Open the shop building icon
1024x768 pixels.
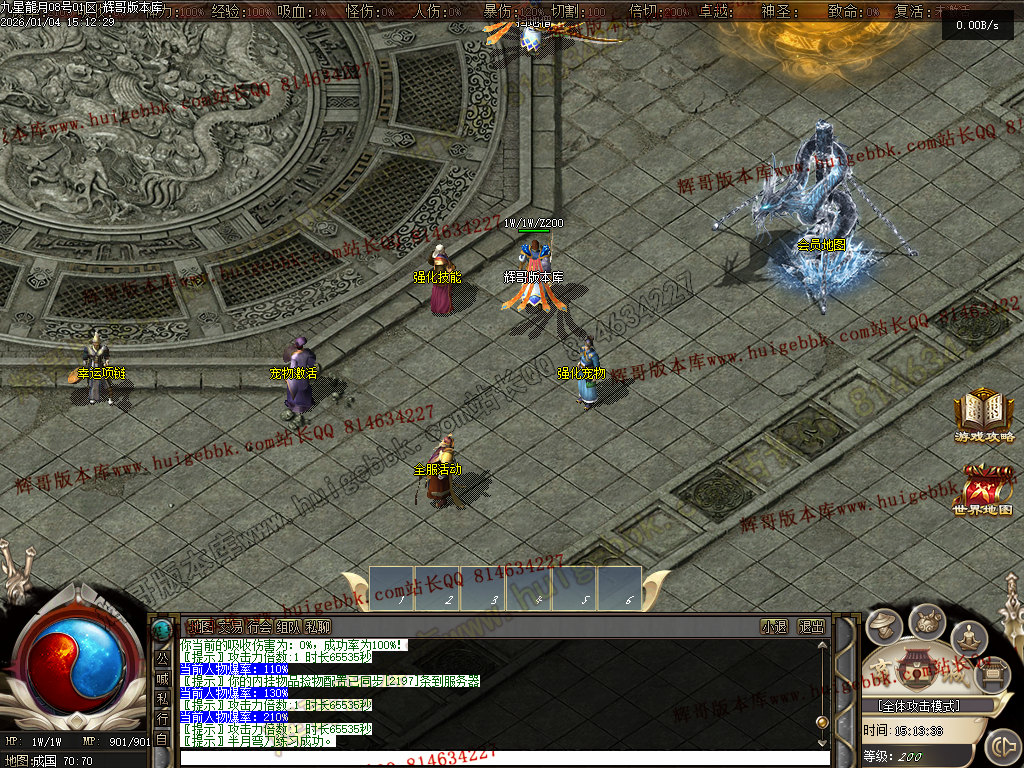(913, 667)
